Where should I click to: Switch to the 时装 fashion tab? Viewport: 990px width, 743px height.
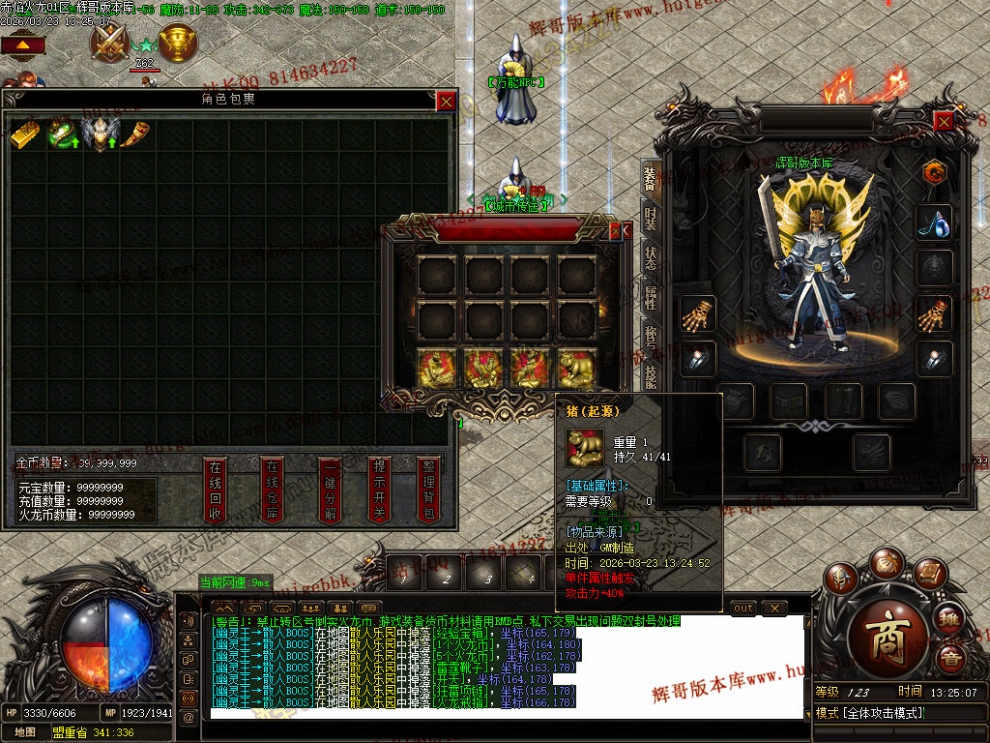pyautogui.click(x=650, y=217)
